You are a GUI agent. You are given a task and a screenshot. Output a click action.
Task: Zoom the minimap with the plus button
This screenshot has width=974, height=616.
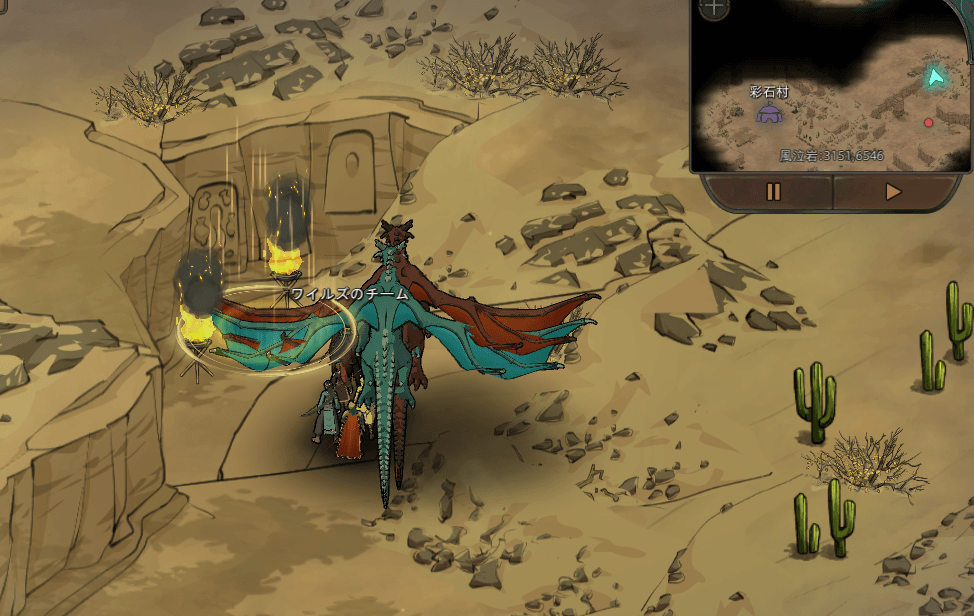click(714, 8)
